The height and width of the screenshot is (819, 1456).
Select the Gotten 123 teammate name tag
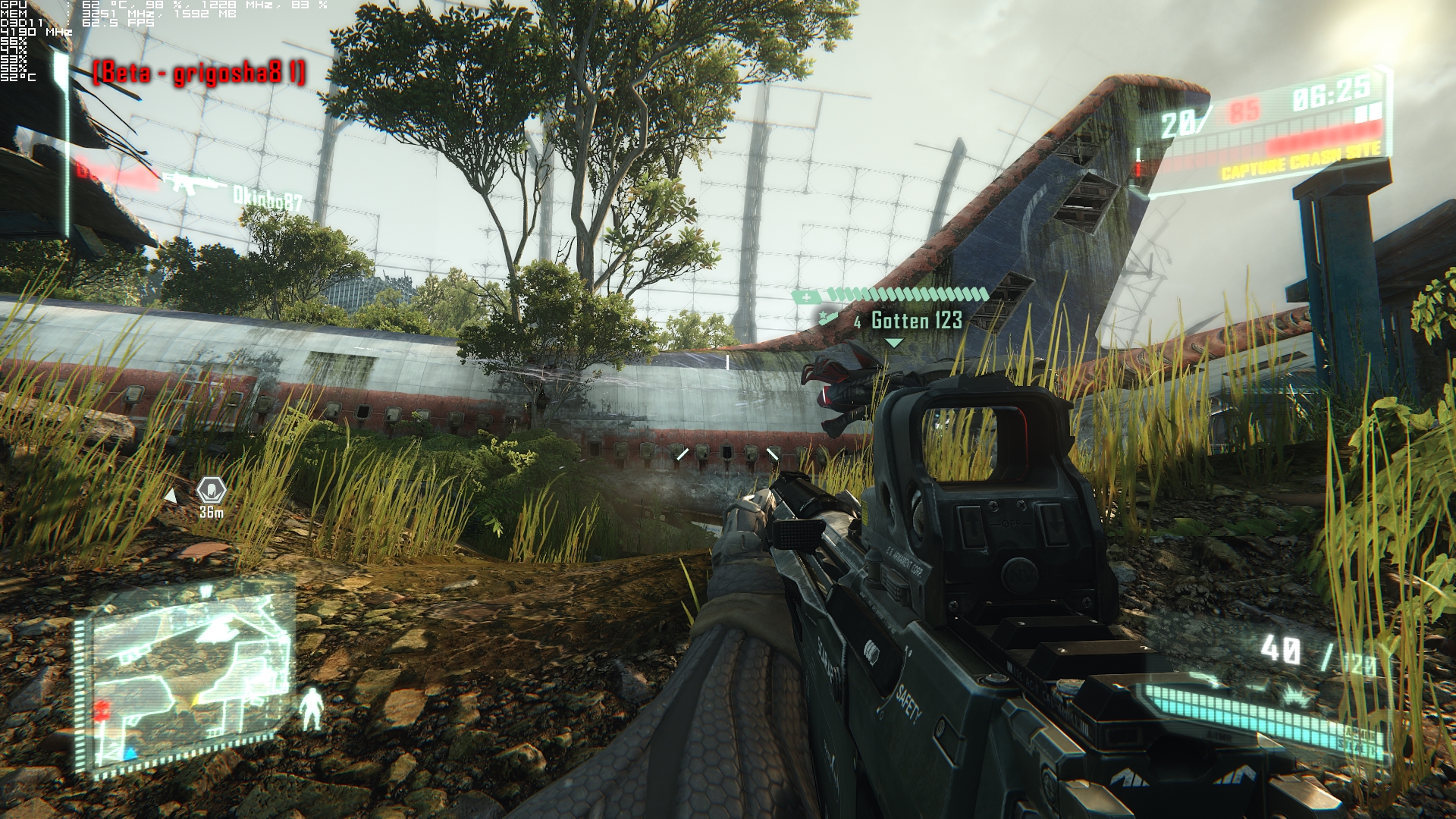916,321
